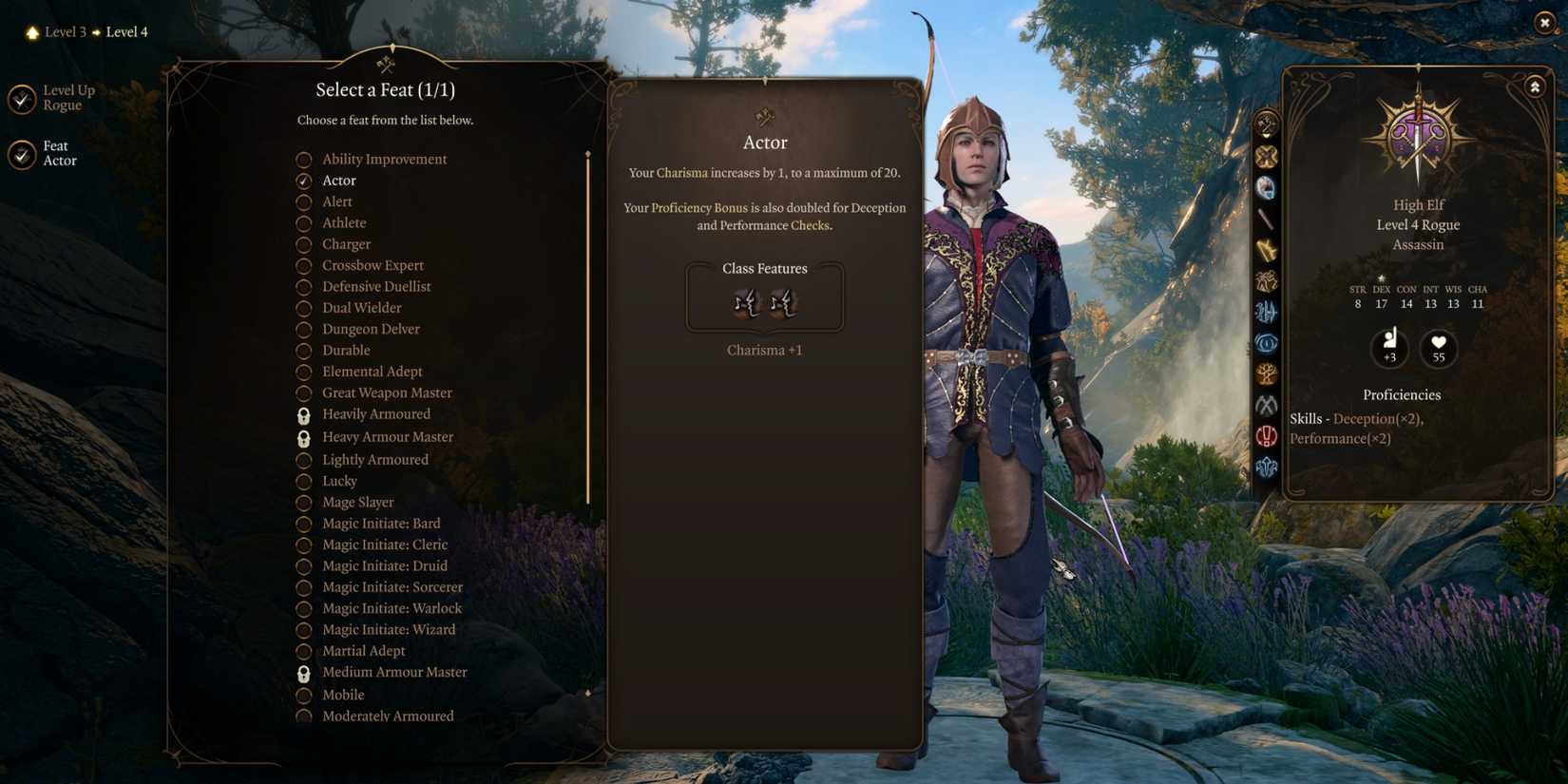Collapse the character summary panel
The height and width of the screenshot is (784, 1568).
pyautogui.click(x=1536, y=86)
